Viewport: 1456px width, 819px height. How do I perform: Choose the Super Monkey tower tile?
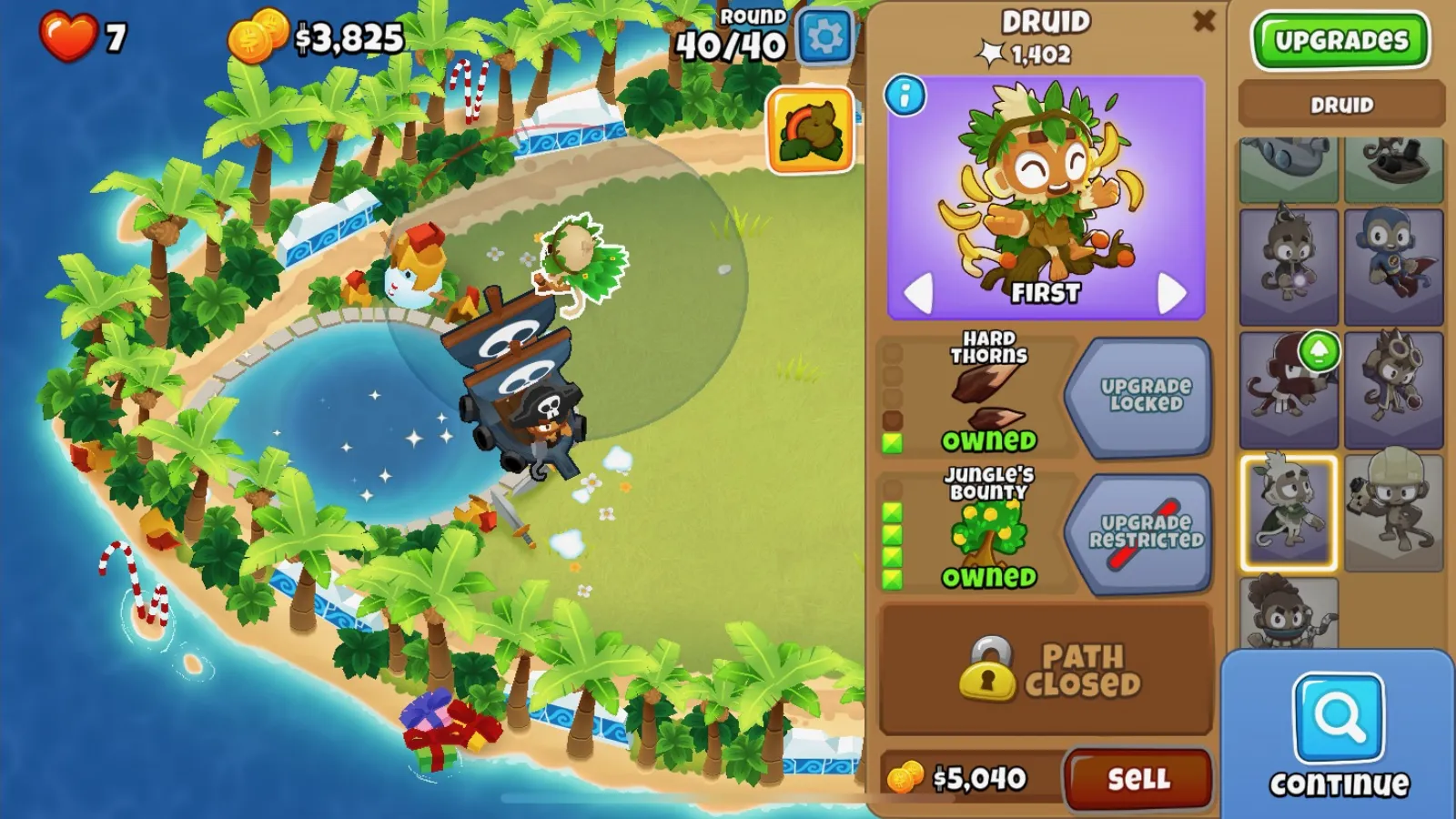click(1393, 267)
